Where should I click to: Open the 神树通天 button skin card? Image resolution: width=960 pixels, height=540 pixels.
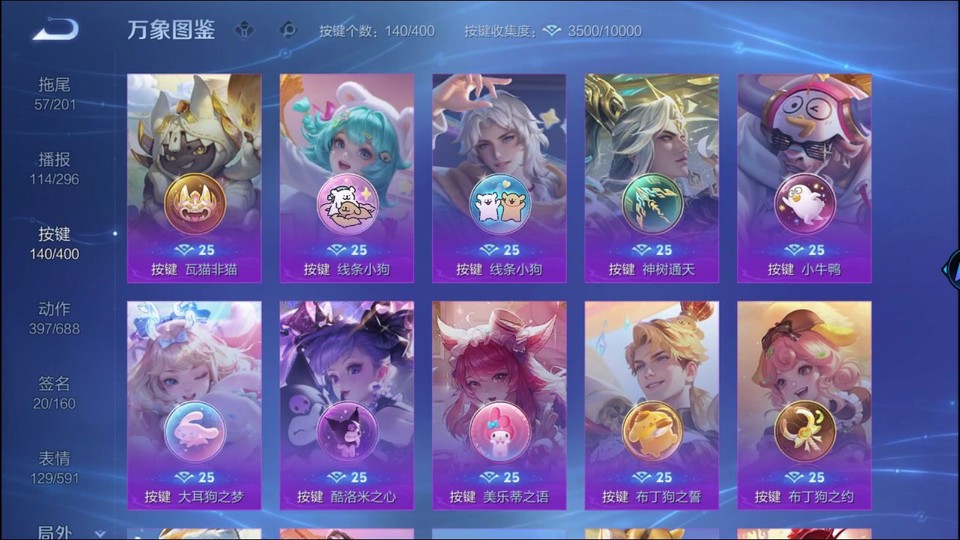[652, 178]
